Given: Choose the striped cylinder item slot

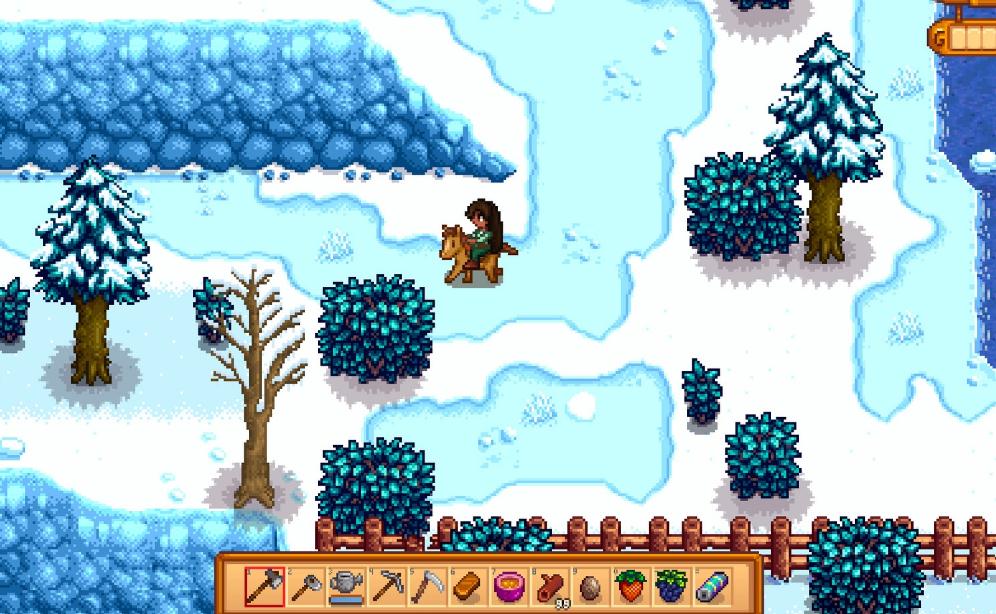Looking at the screenshot, I should point(709,585).
